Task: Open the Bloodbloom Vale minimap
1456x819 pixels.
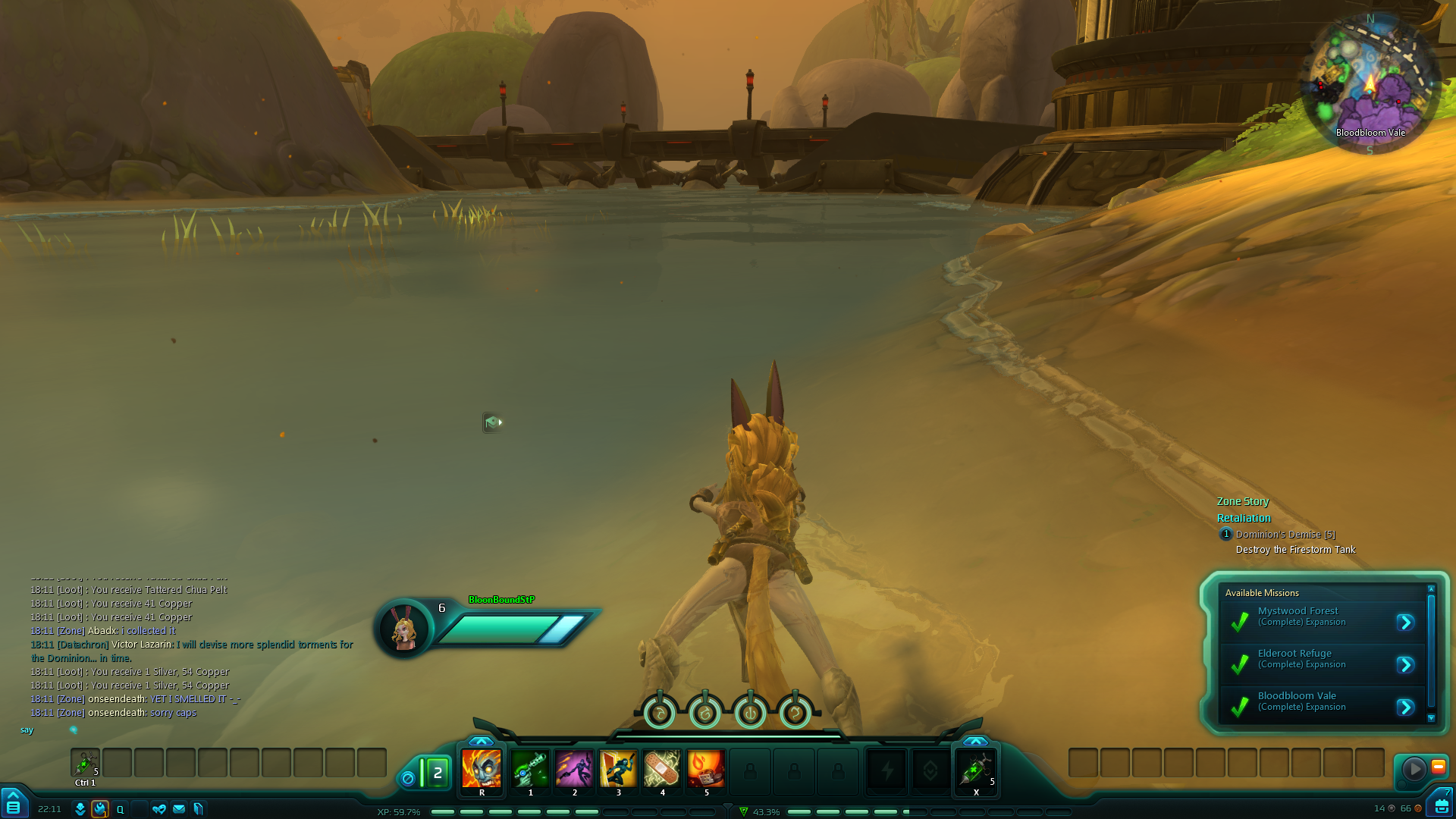Action: pos(1370,85)
